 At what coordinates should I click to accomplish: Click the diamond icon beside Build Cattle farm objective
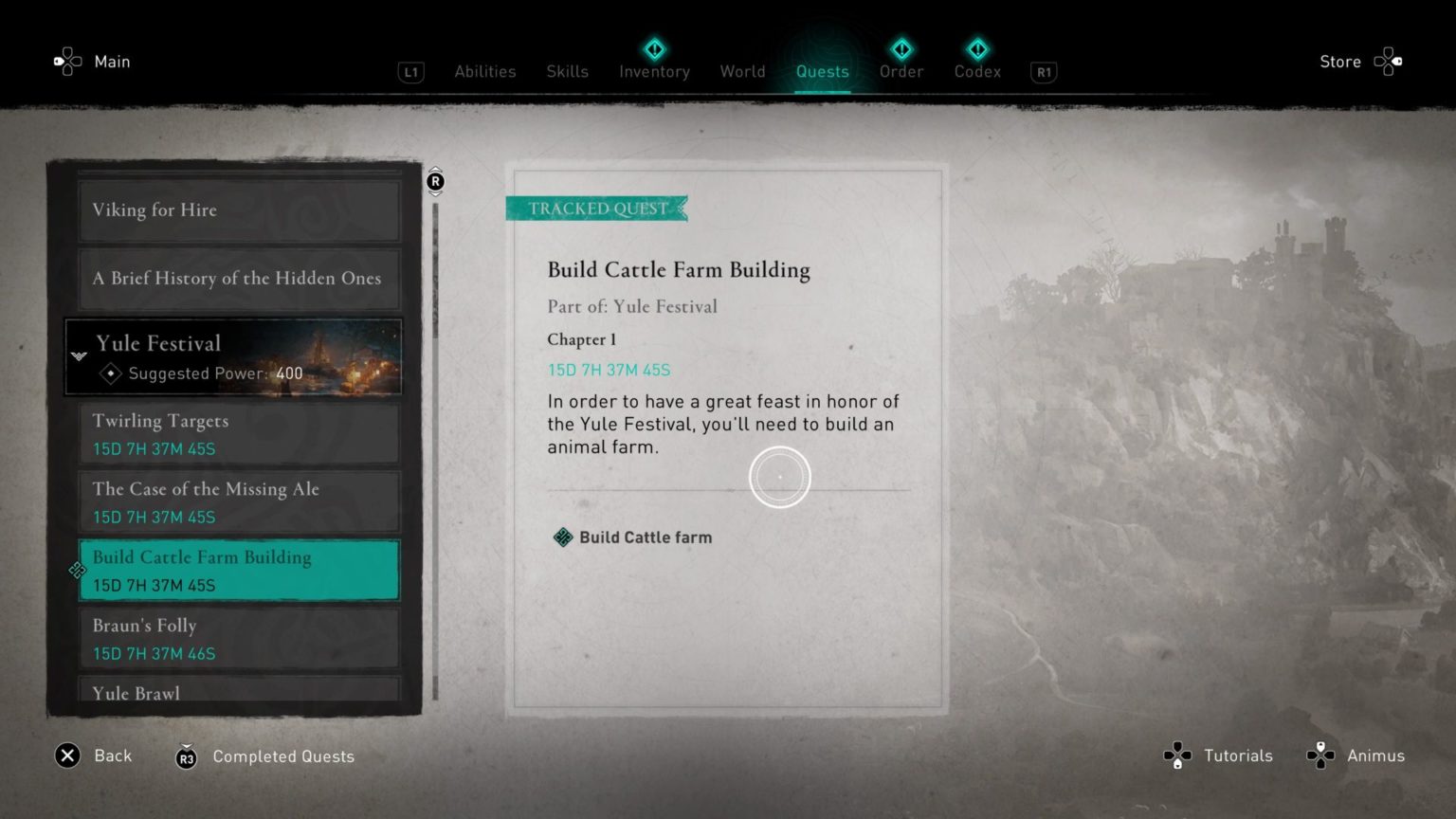pos(562,537)
